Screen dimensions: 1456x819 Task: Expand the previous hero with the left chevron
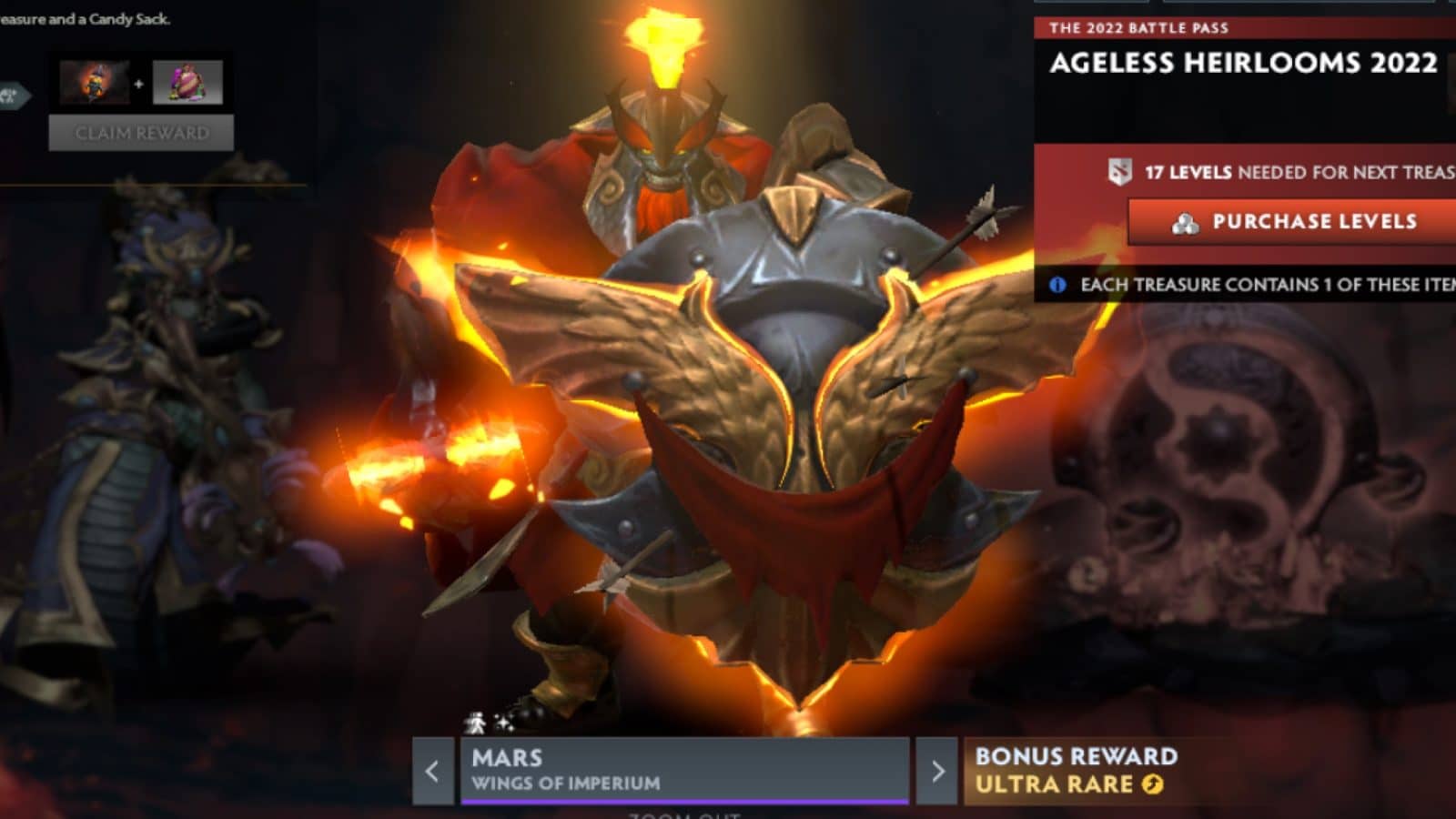(430, 772)
